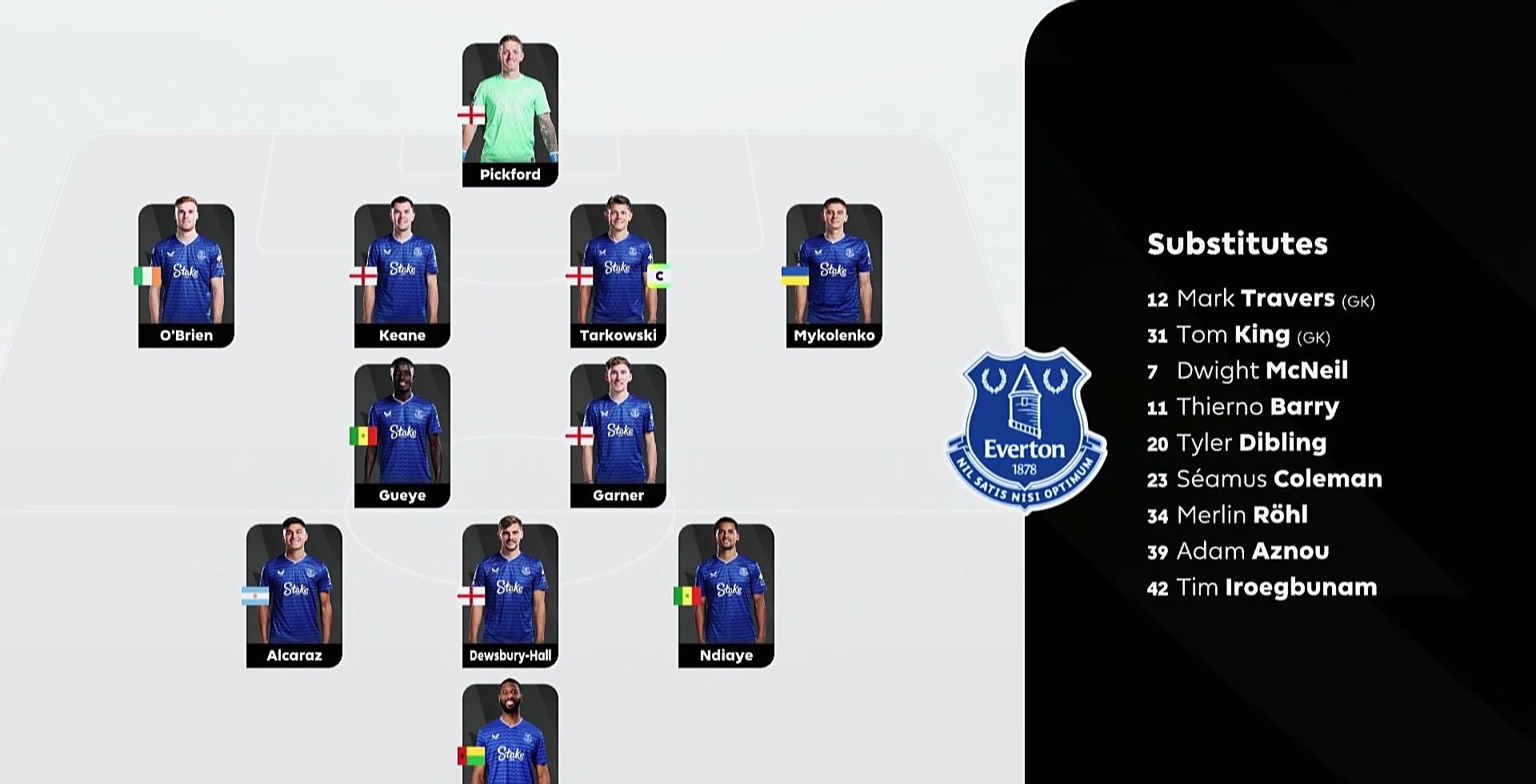The image size is (1536, 784).
Task: Click Tyler Dibling's substitute row
Action: point(1236,443)
